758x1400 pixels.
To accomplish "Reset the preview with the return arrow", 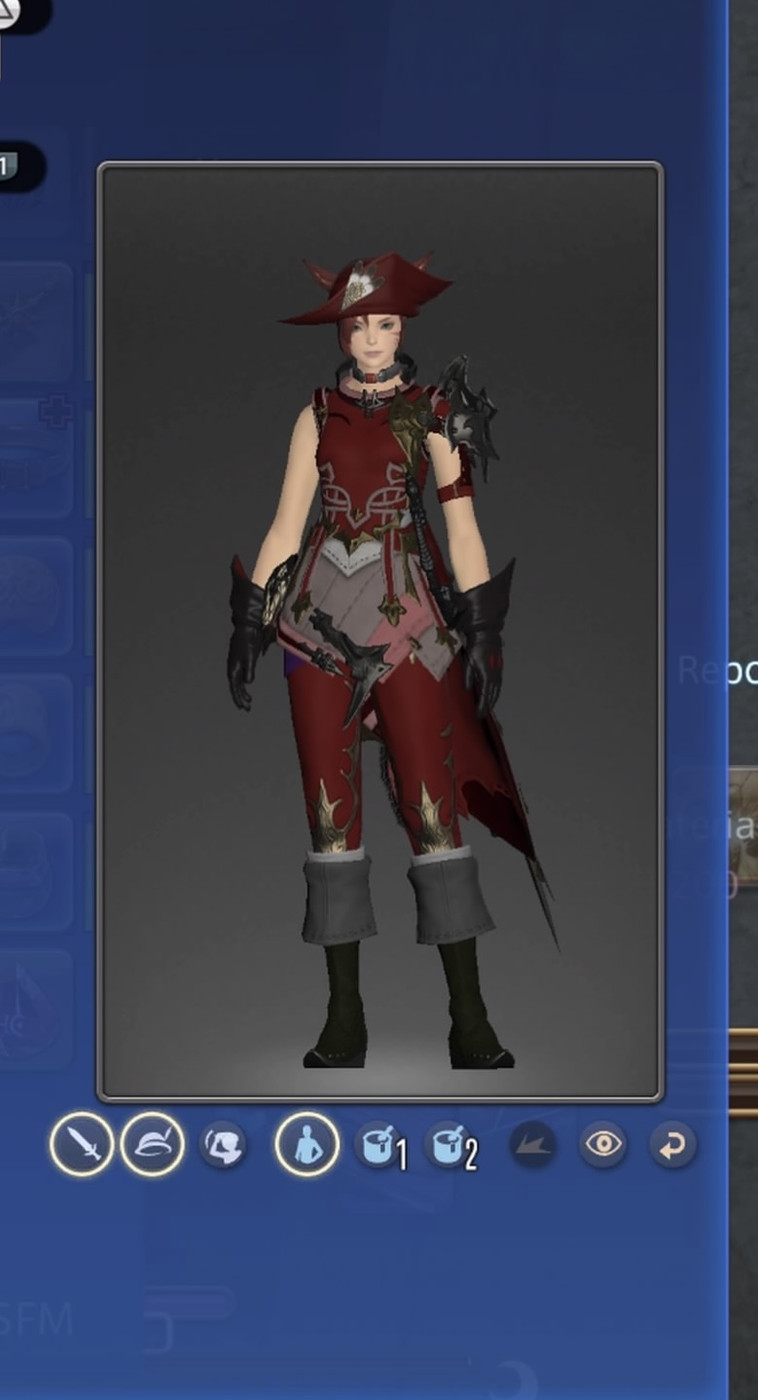I will 672,1145.
